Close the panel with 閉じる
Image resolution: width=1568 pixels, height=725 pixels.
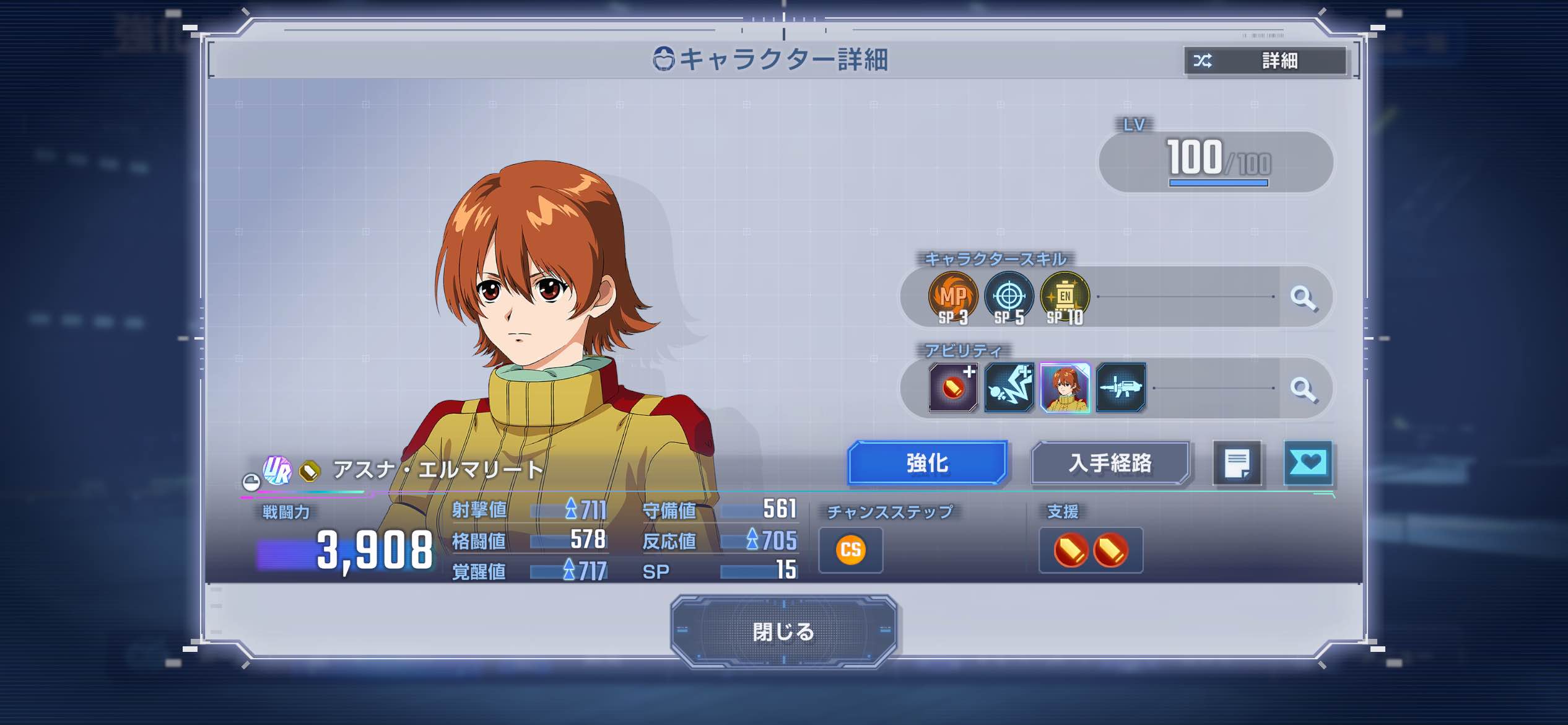point(783,631)
